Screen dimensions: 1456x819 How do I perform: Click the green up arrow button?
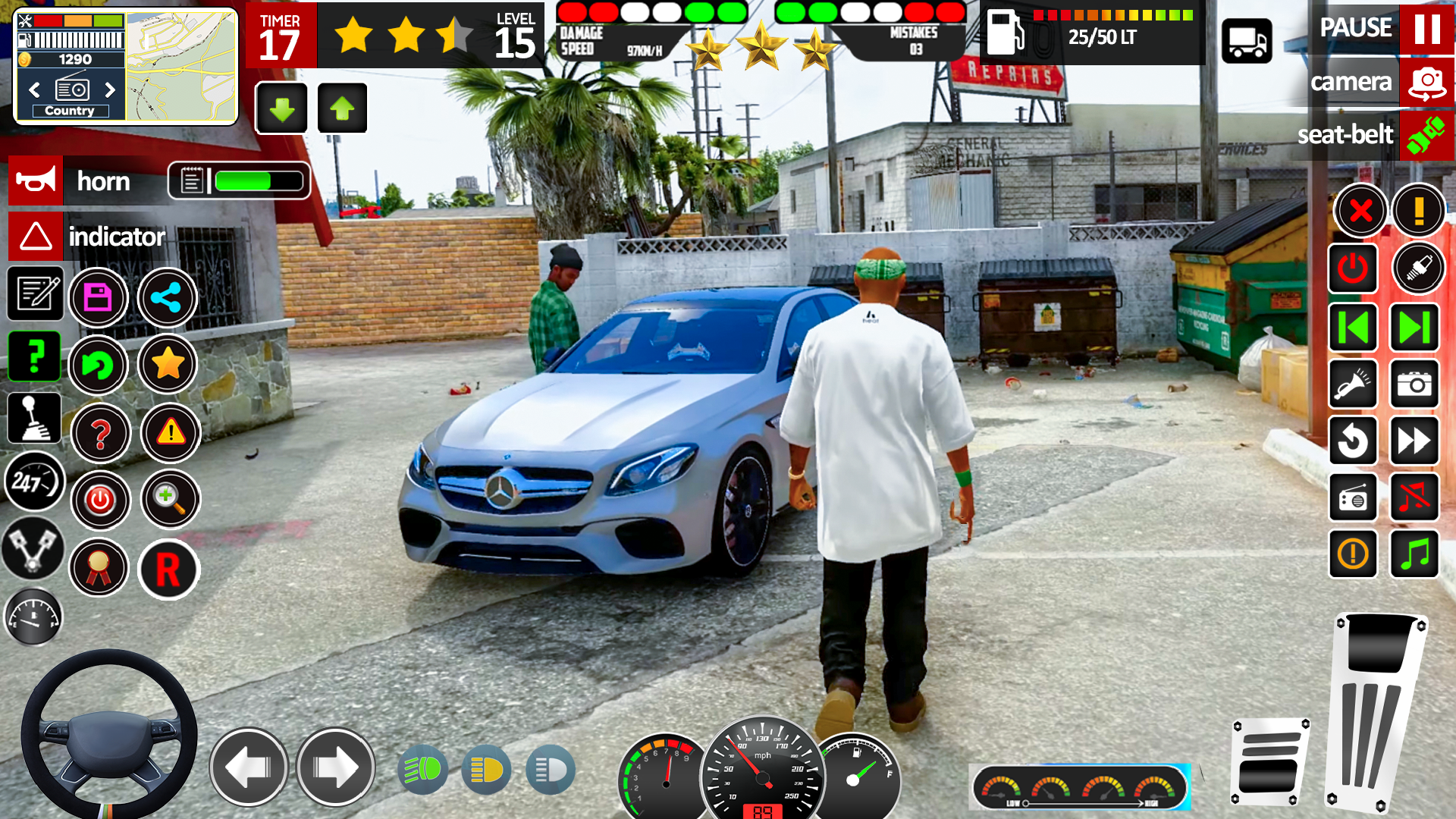(x=342, y=108)
